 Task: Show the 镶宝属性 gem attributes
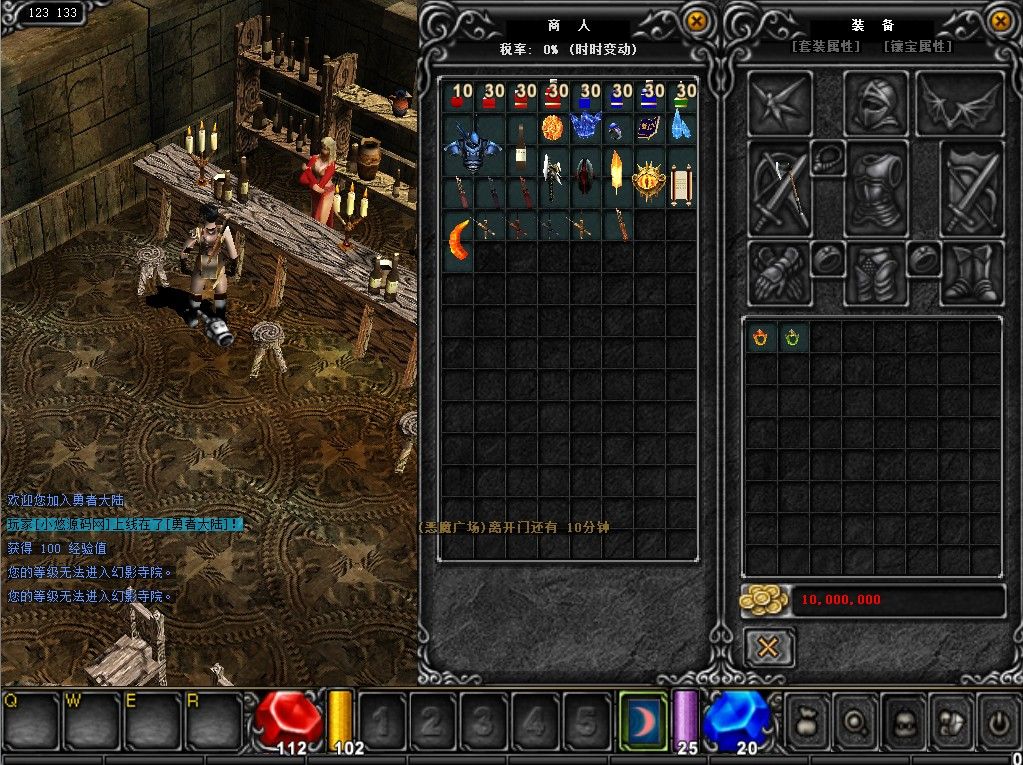click(918, 47)
